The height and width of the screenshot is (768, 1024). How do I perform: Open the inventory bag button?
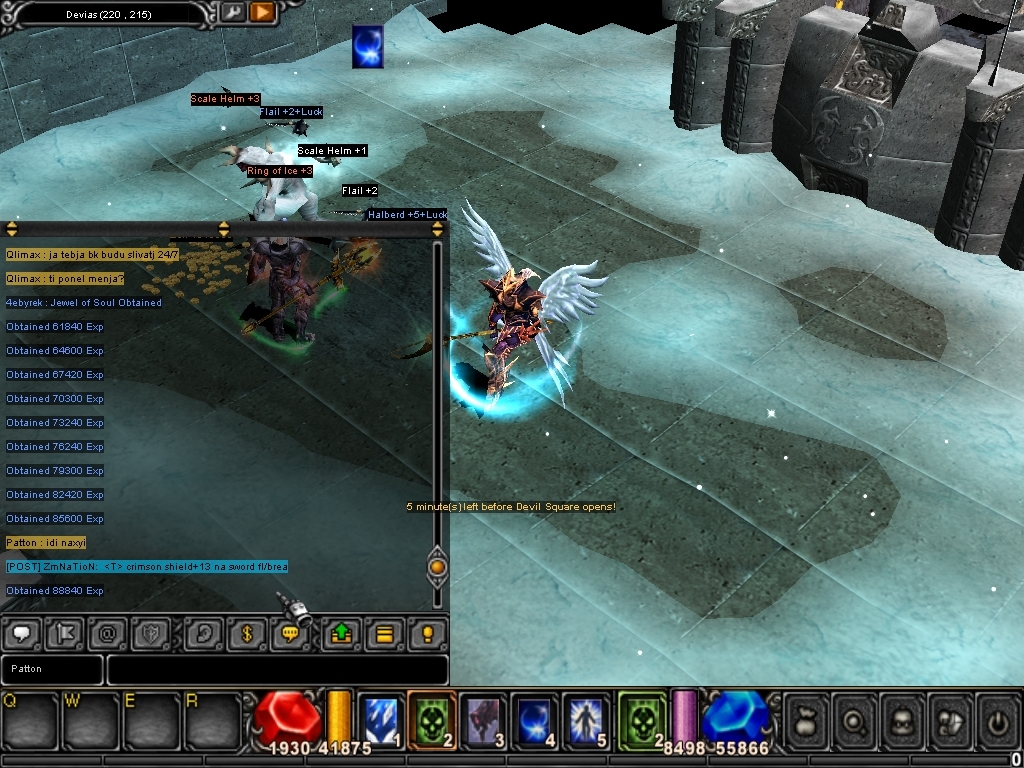pyautogui.click(x=808, y=720)
